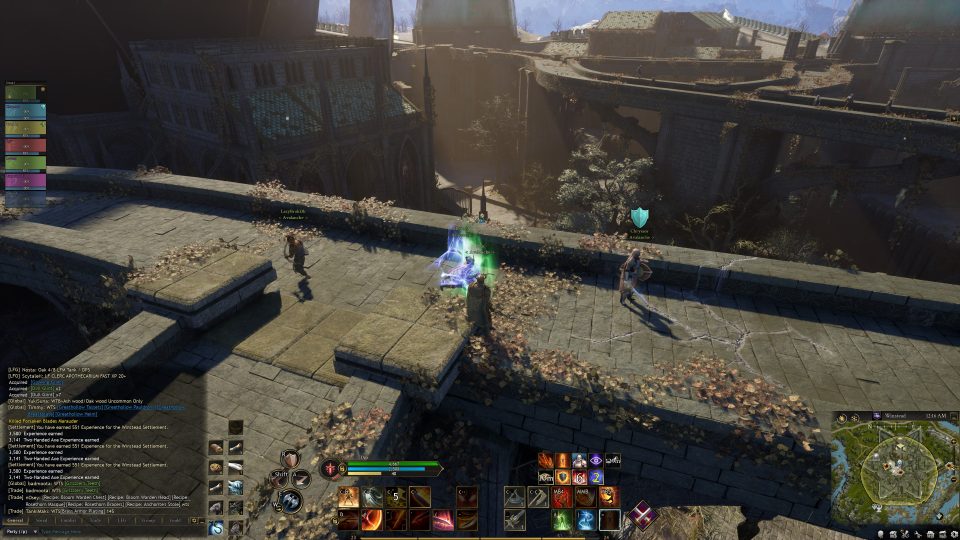This screenshot has width=960, height=540.
Task: Activate the two-handed axe weapon ability
Action: click(298, 496)
